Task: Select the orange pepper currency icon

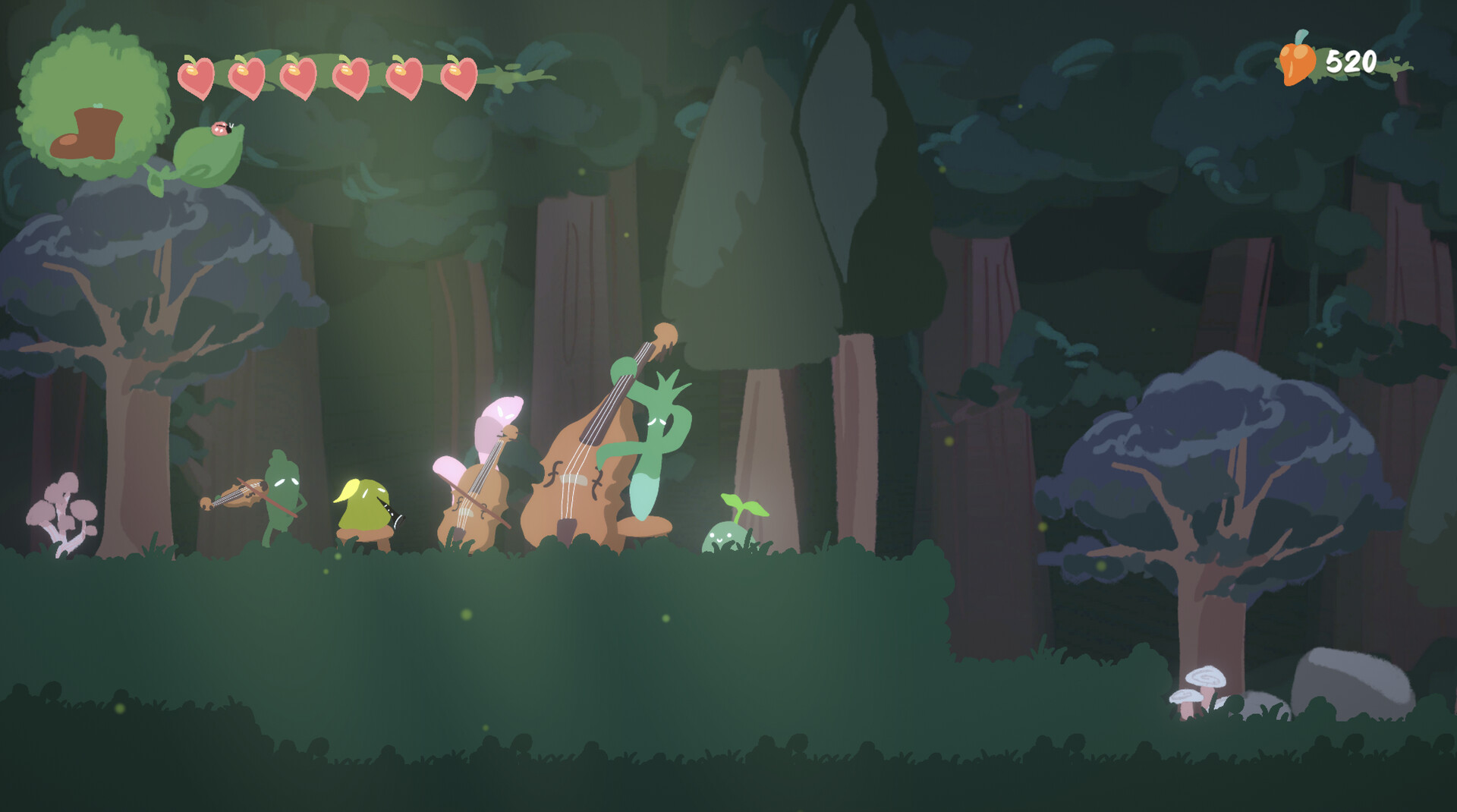Action: pos(1299,61)
